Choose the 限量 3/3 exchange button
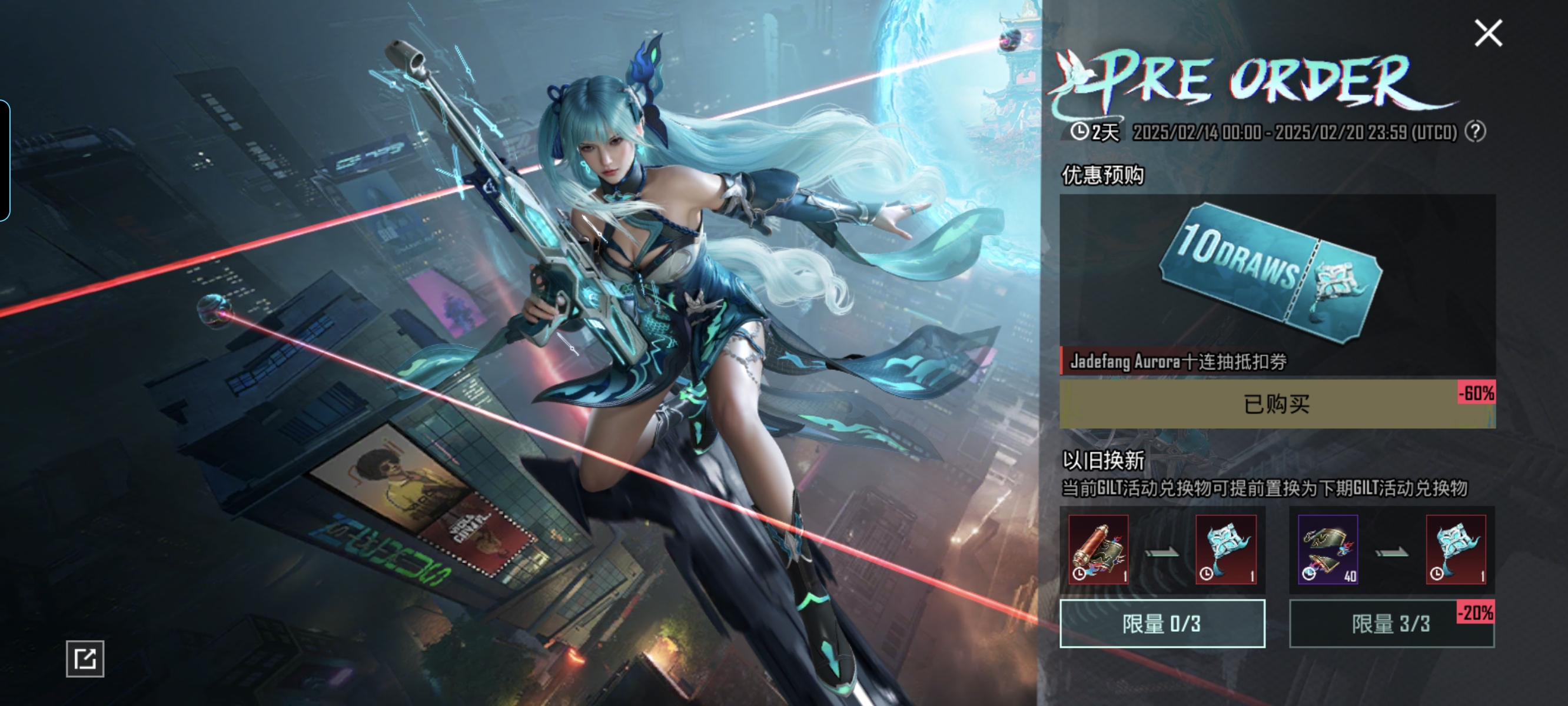This screenshot has height=706, width=1568. (1391, 623)
